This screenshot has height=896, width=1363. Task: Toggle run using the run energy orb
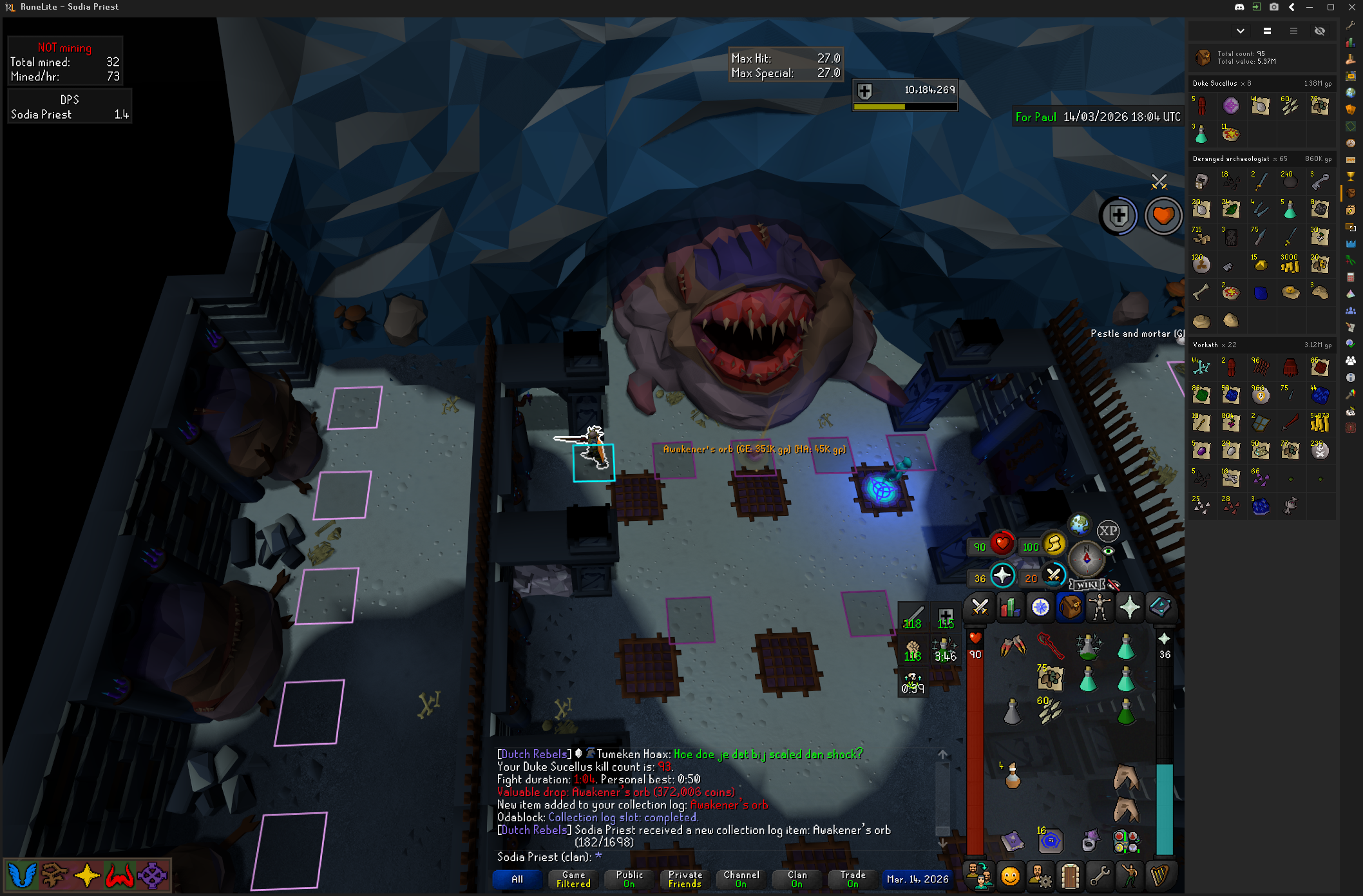coord(1054,544)
